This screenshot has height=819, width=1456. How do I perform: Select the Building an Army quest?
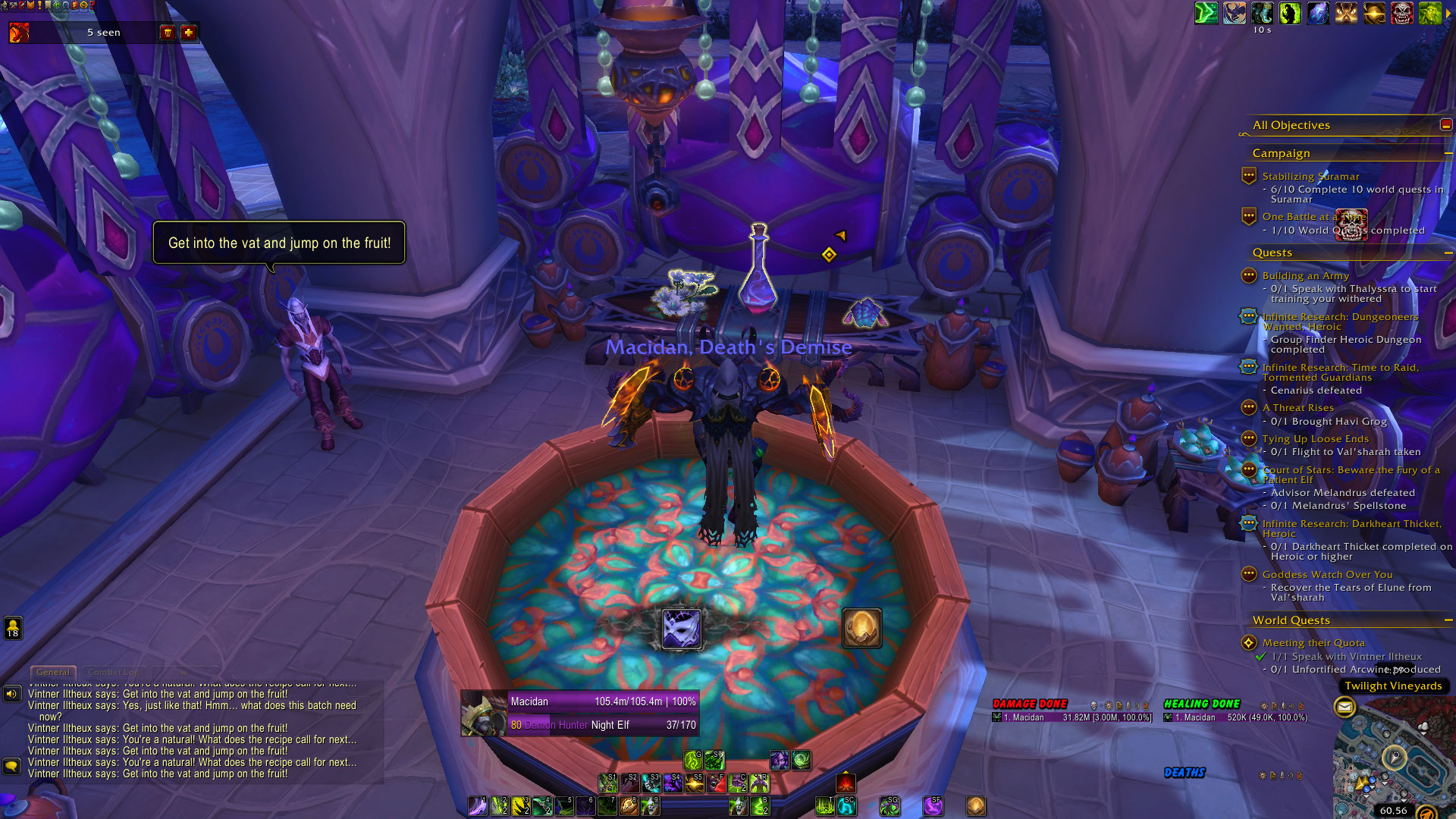[x=1305, y=276]
